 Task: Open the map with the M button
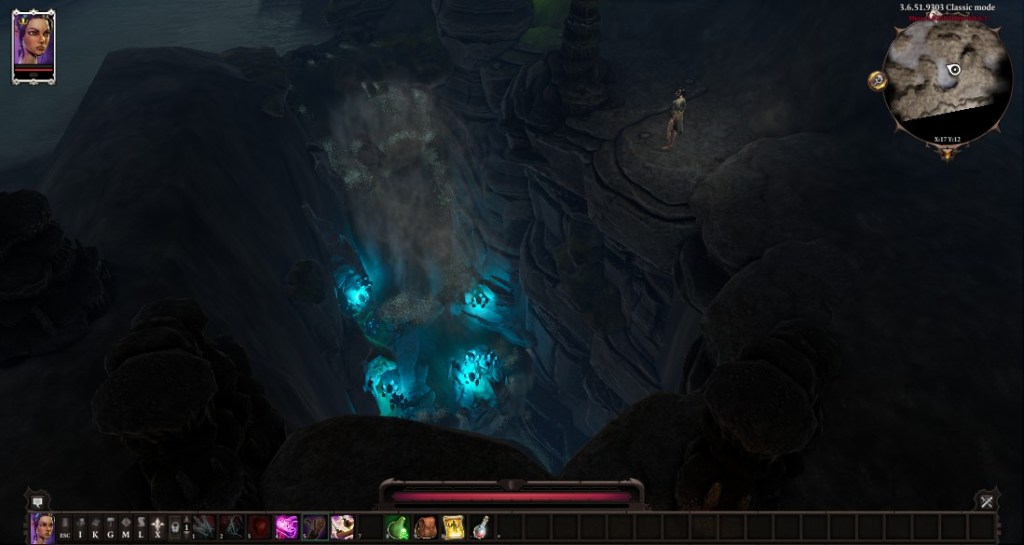click(125, 527)
